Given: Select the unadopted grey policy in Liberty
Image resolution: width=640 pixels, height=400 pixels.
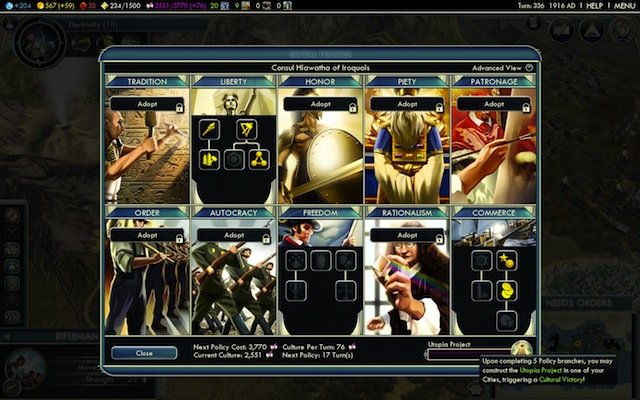Looking at the screenshot, I should 233,159.
